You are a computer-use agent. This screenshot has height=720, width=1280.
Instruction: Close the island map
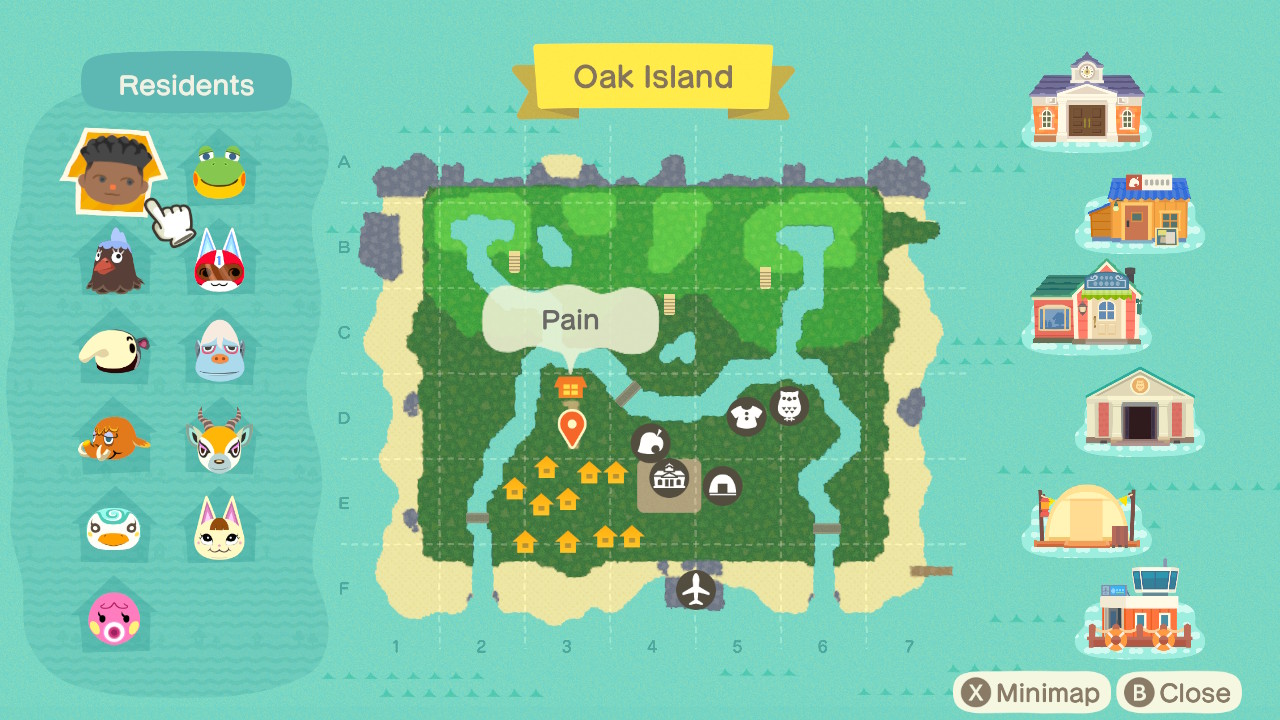coord(1179,693)
